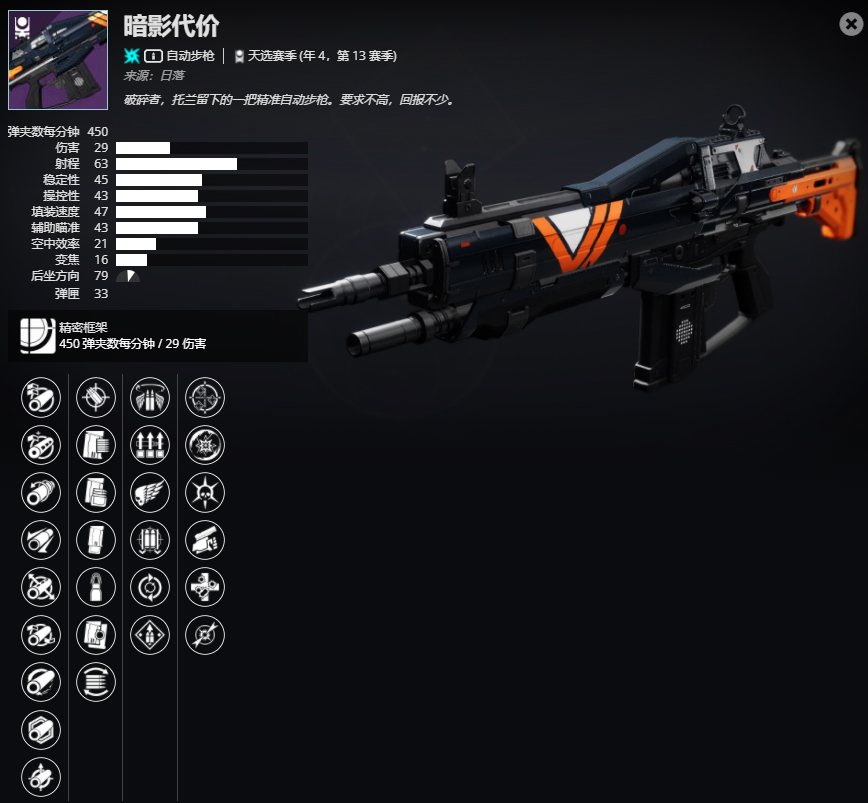Choose the starburst explosion perk icon

click(x=205, y=445)
